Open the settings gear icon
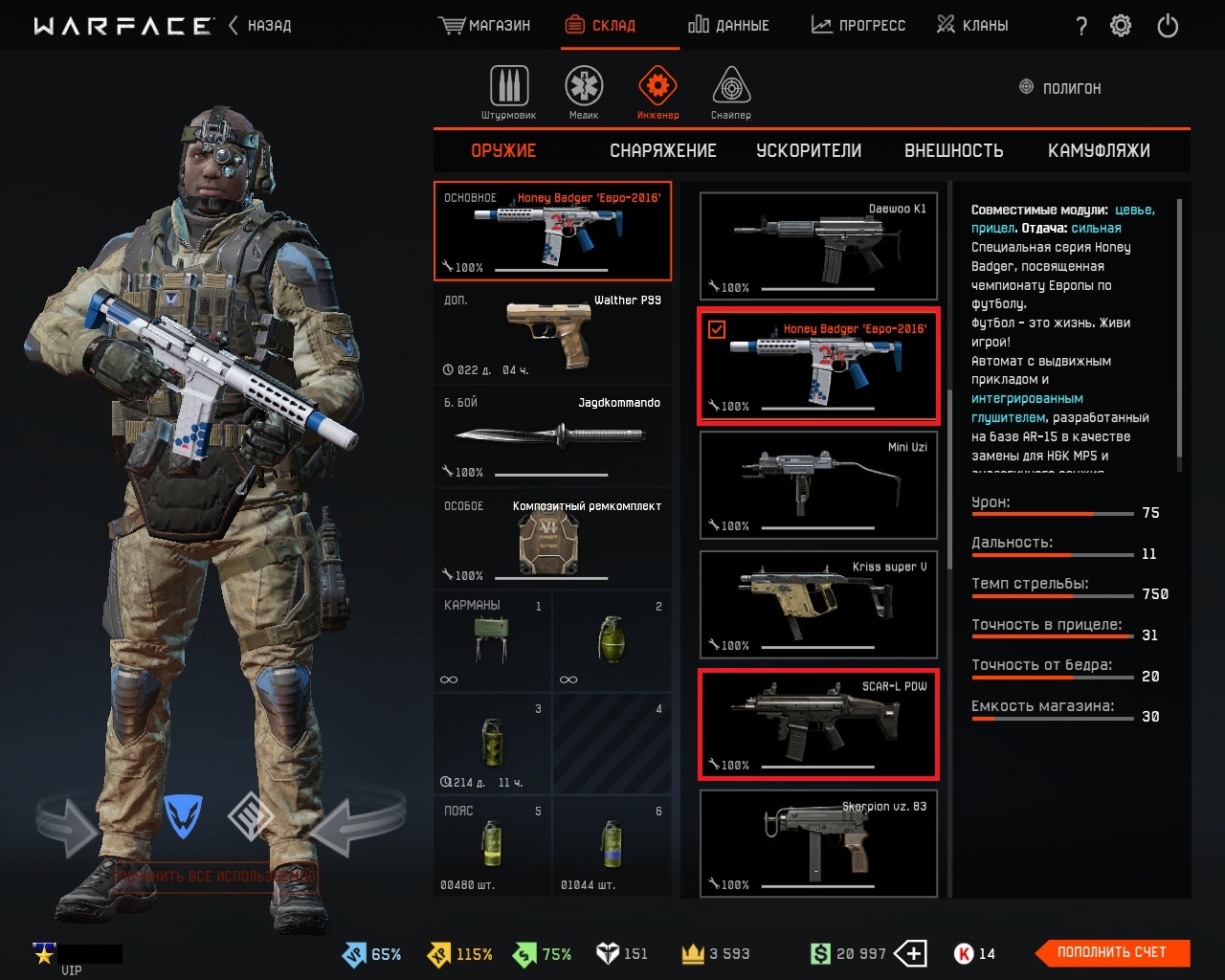This screenshot has height=980, width=1225. [x=1121, y=26]
